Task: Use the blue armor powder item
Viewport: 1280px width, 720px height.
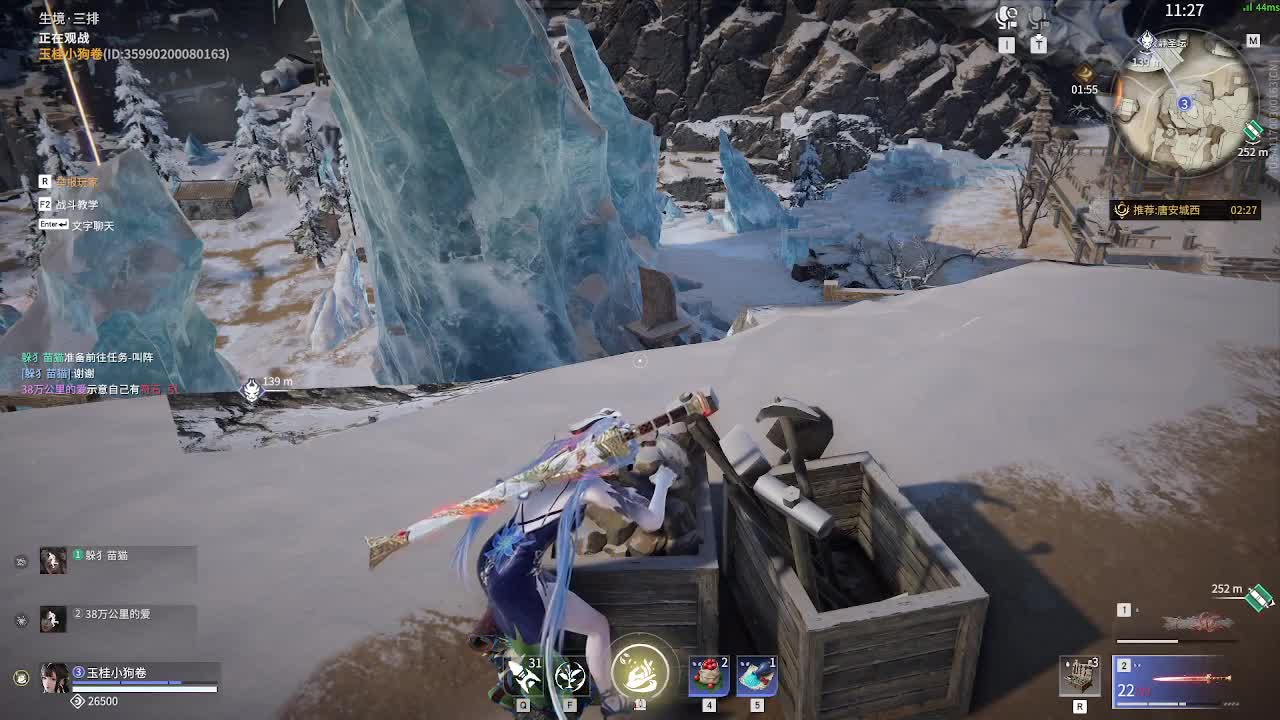Action: click(757, 676)
